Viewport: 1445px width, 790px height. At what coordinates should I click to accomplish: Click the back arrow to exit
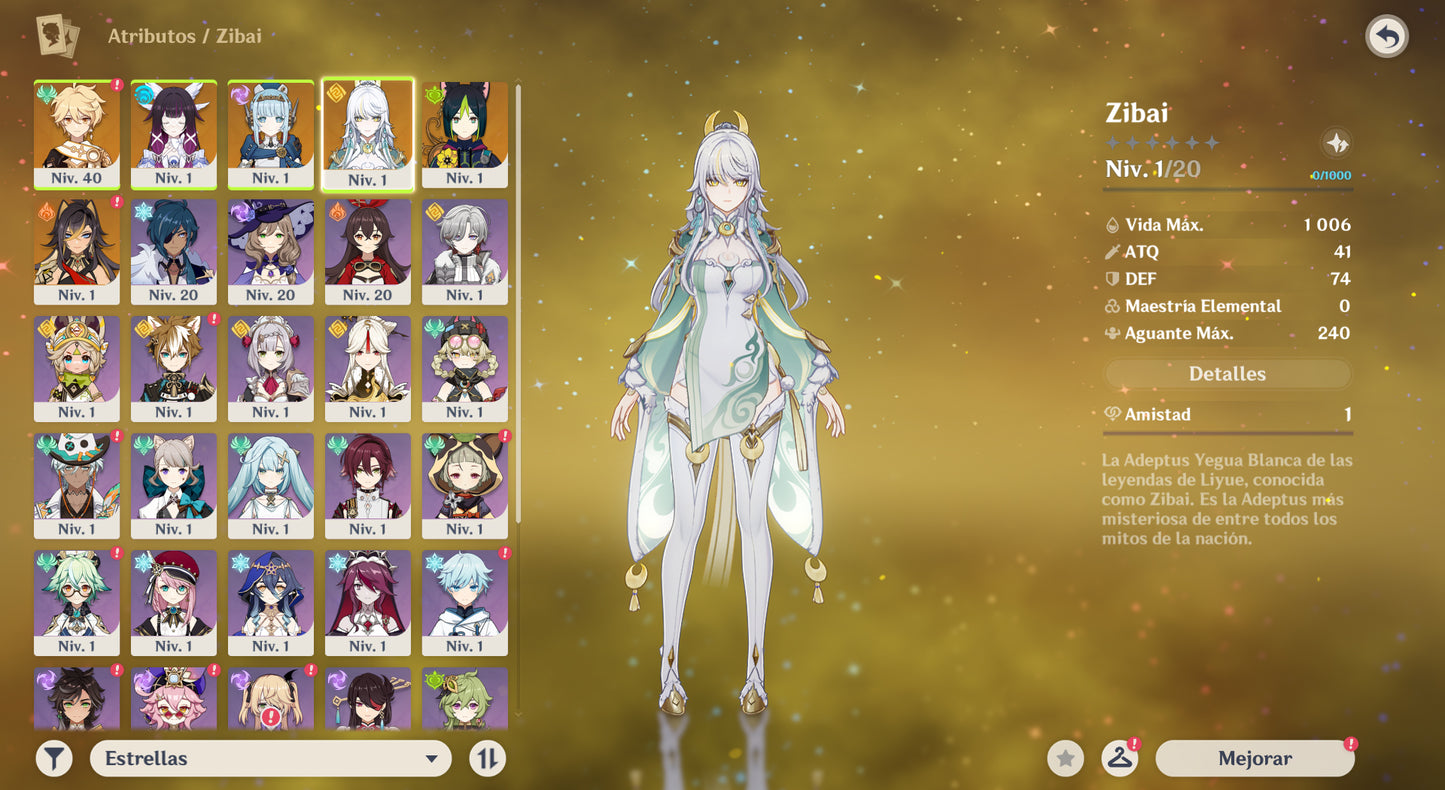[1389, 36]
